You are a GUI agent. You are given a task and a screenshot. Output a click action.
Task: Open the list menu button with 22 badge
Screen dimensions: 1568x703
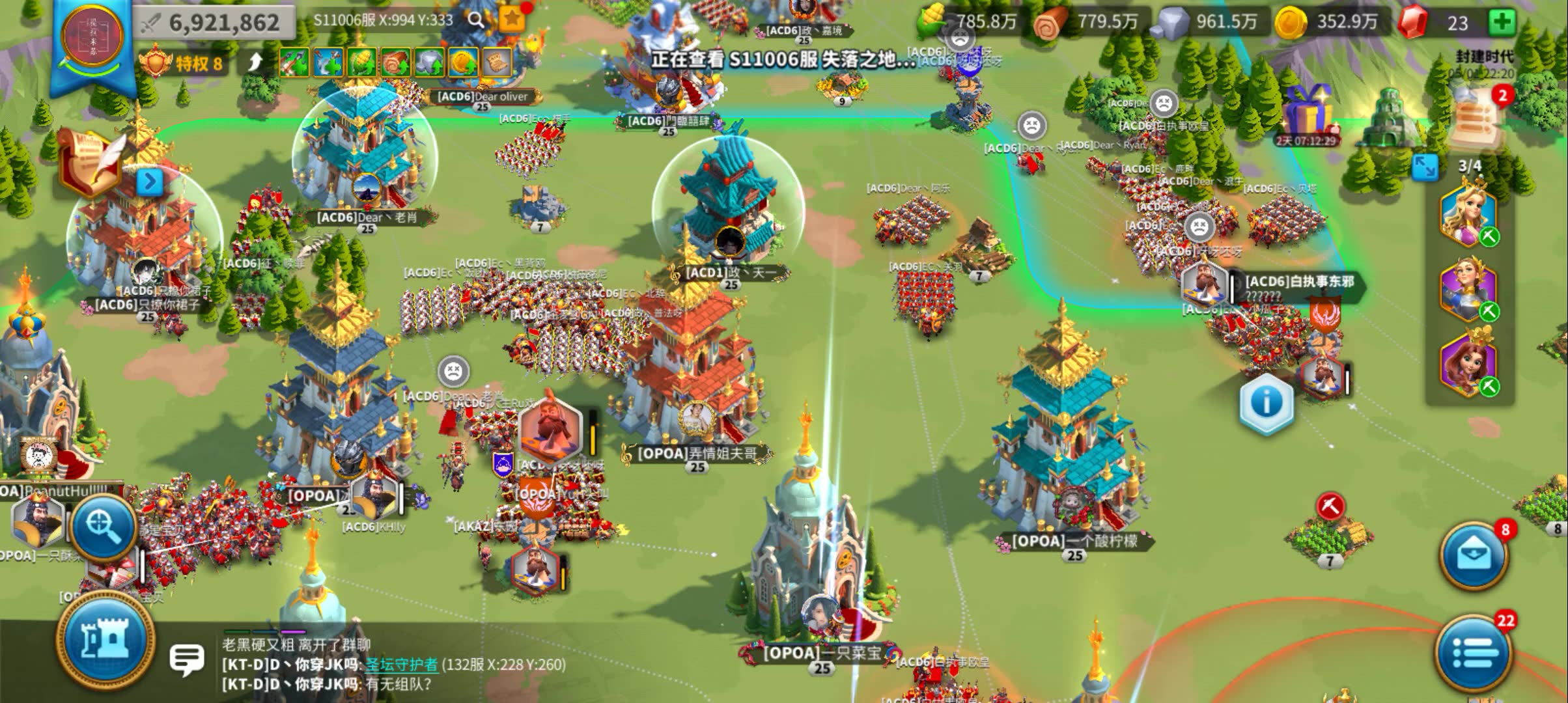click(x=1473, y=652)
